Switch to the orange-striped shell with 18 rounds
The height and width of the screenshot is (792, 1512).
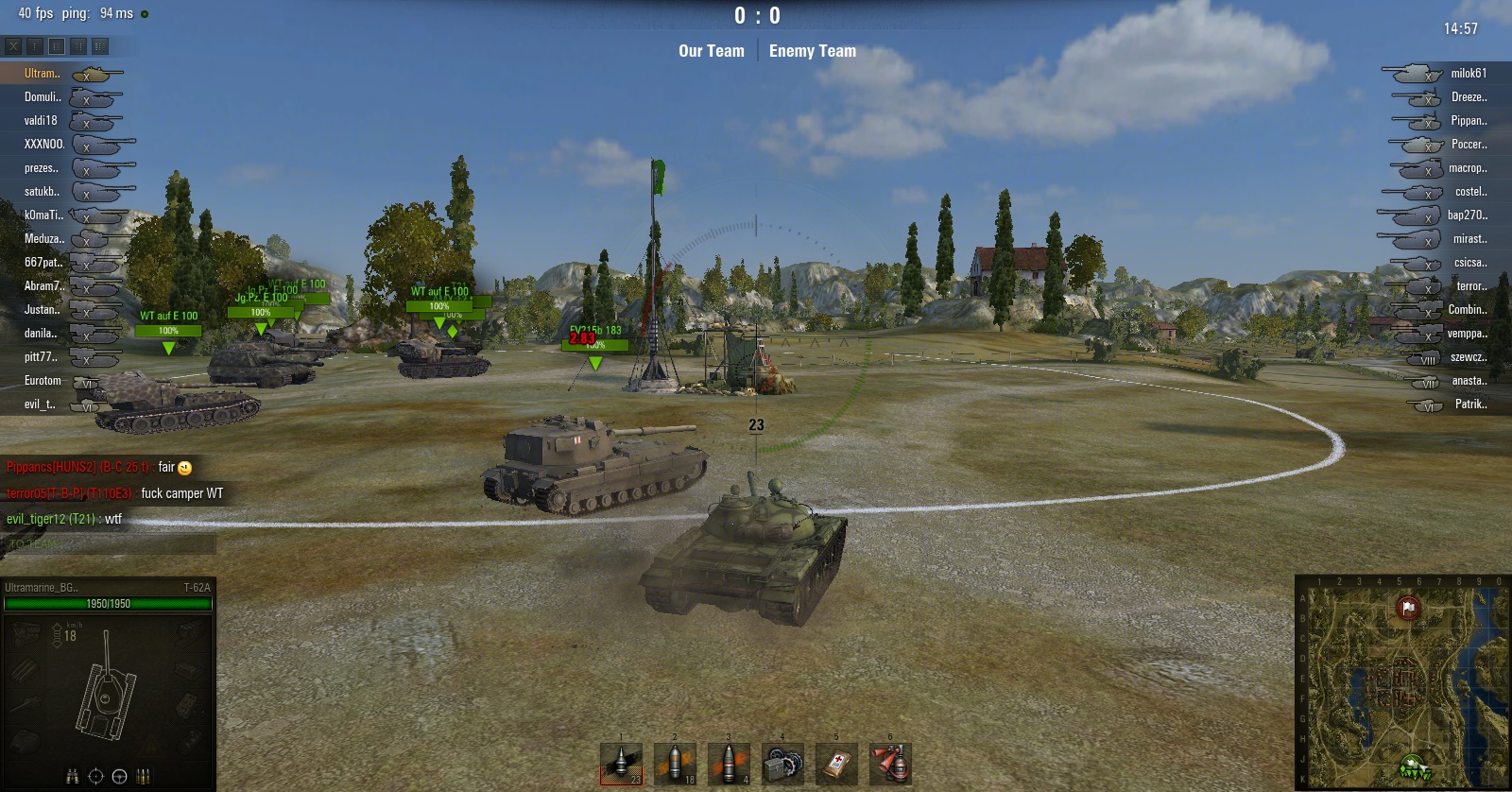(675, 764)
